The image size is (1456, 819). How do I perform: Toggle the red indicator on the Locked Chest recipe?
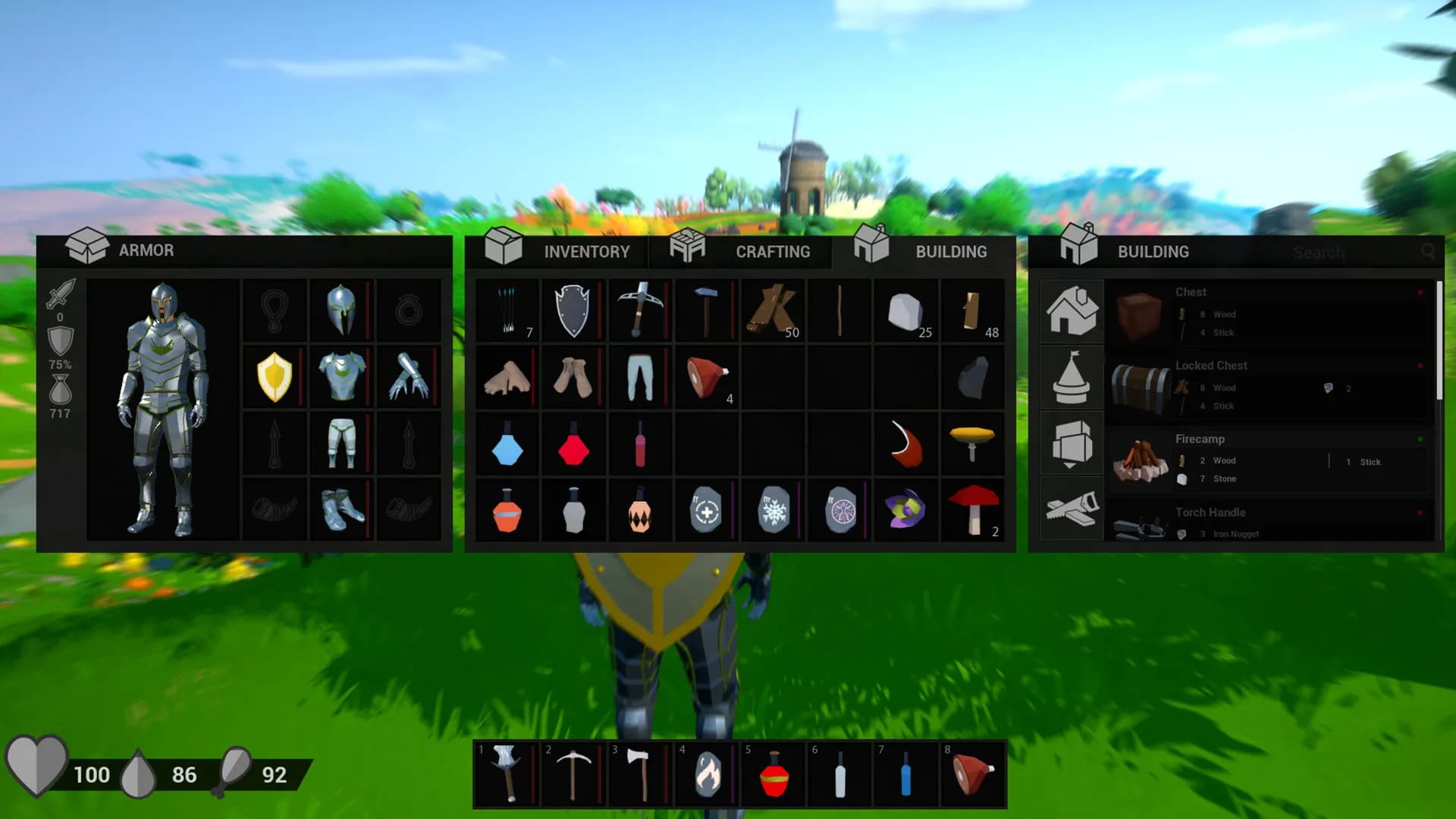pos(1419,366)
